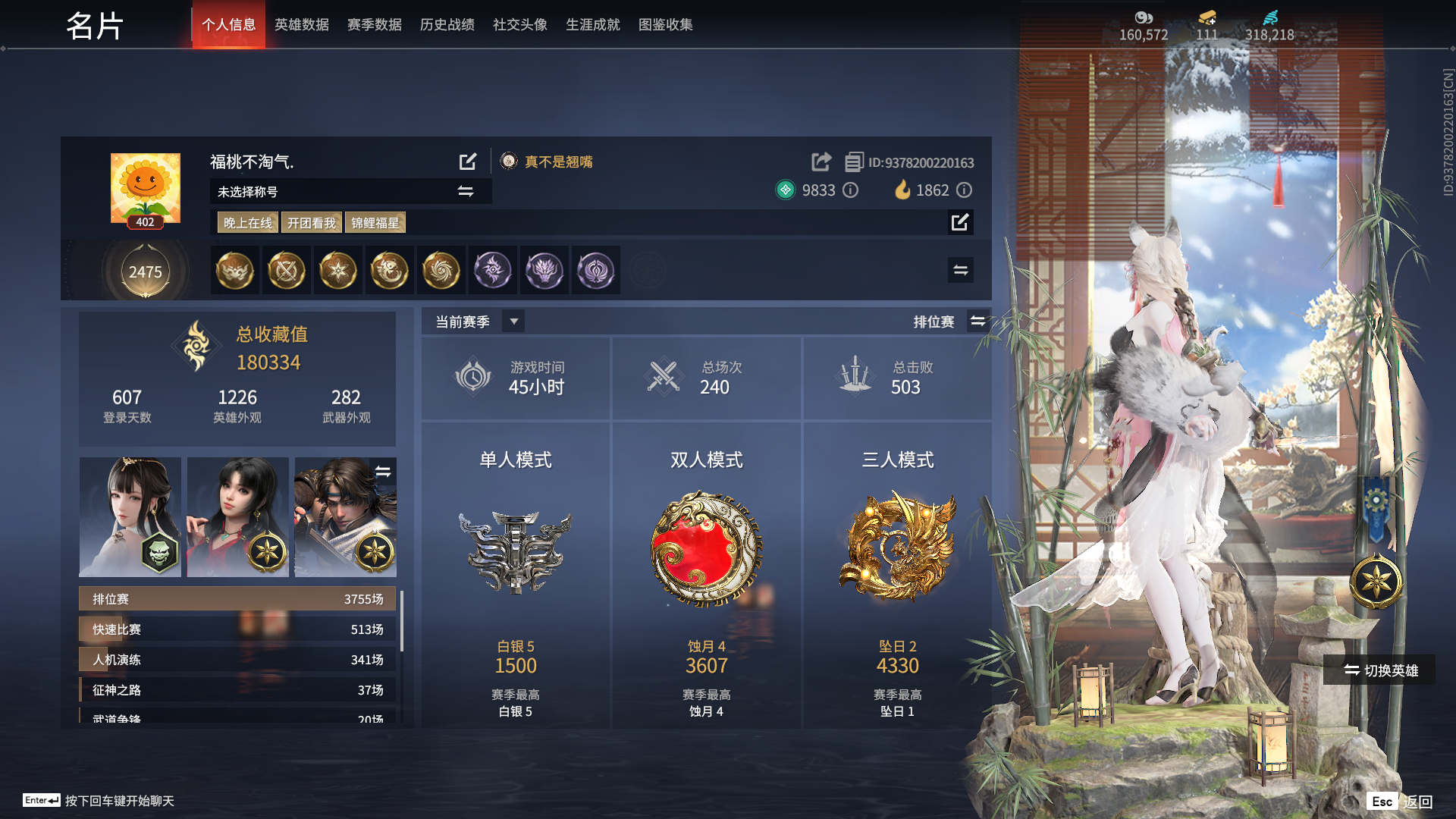1456x819 pixels.
Task: Toggle the hero showcase swap icon
Action: (x=383, y=470)
